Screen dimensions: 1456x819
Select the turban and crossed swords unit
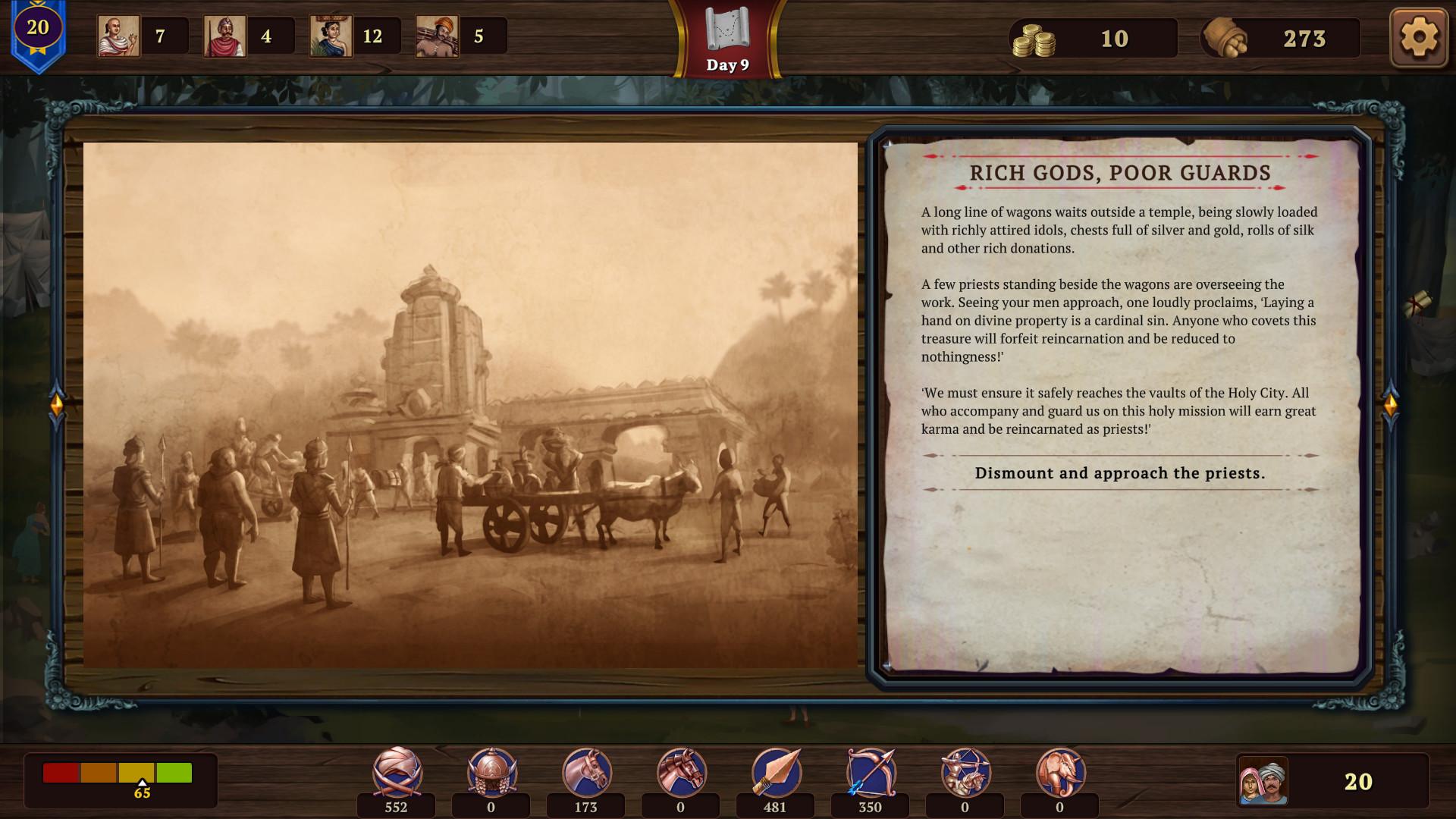[x=397, y=772]
